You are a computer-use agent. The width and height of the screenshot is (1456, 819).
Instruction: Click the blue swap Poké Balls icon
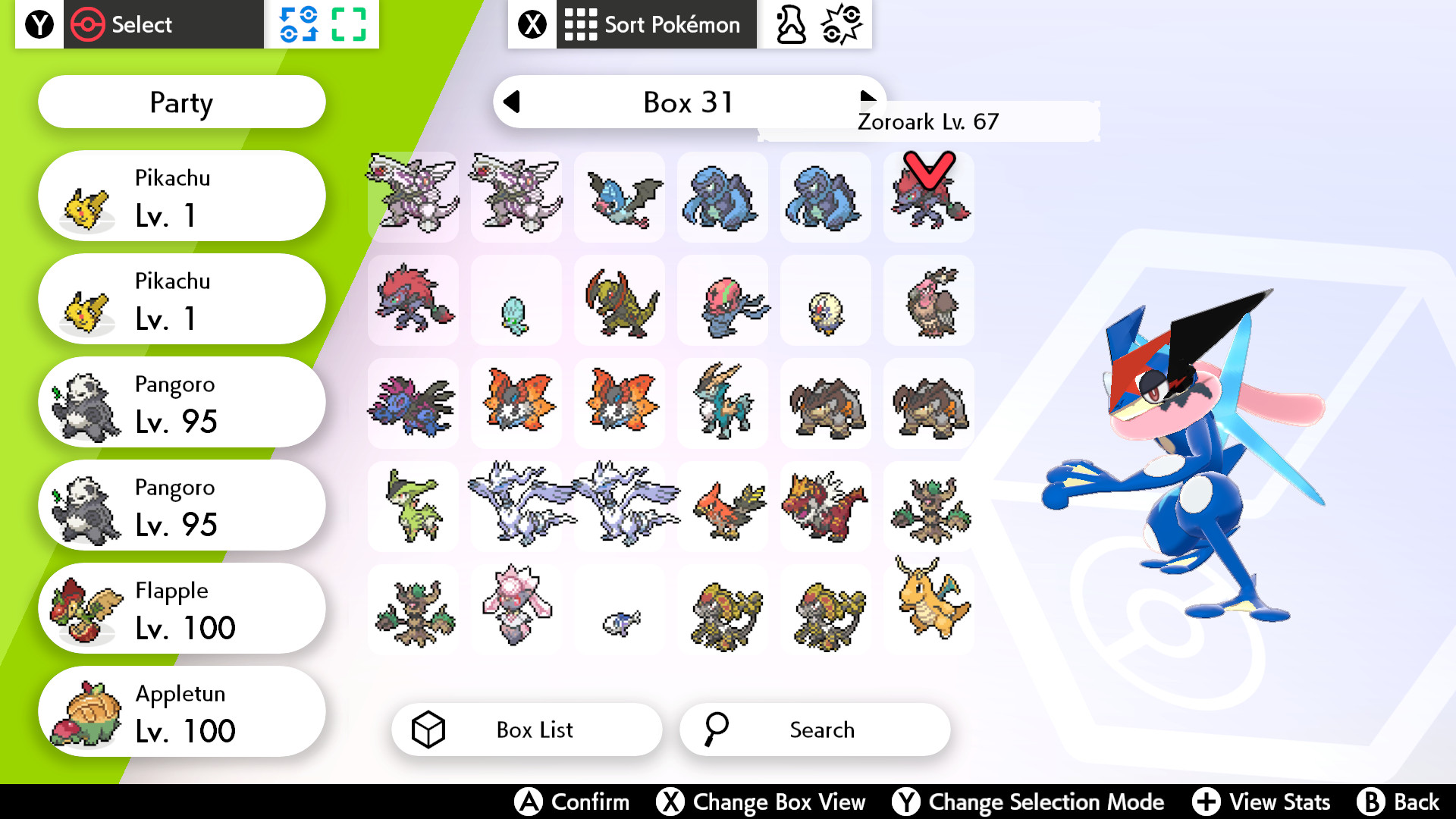299,24
